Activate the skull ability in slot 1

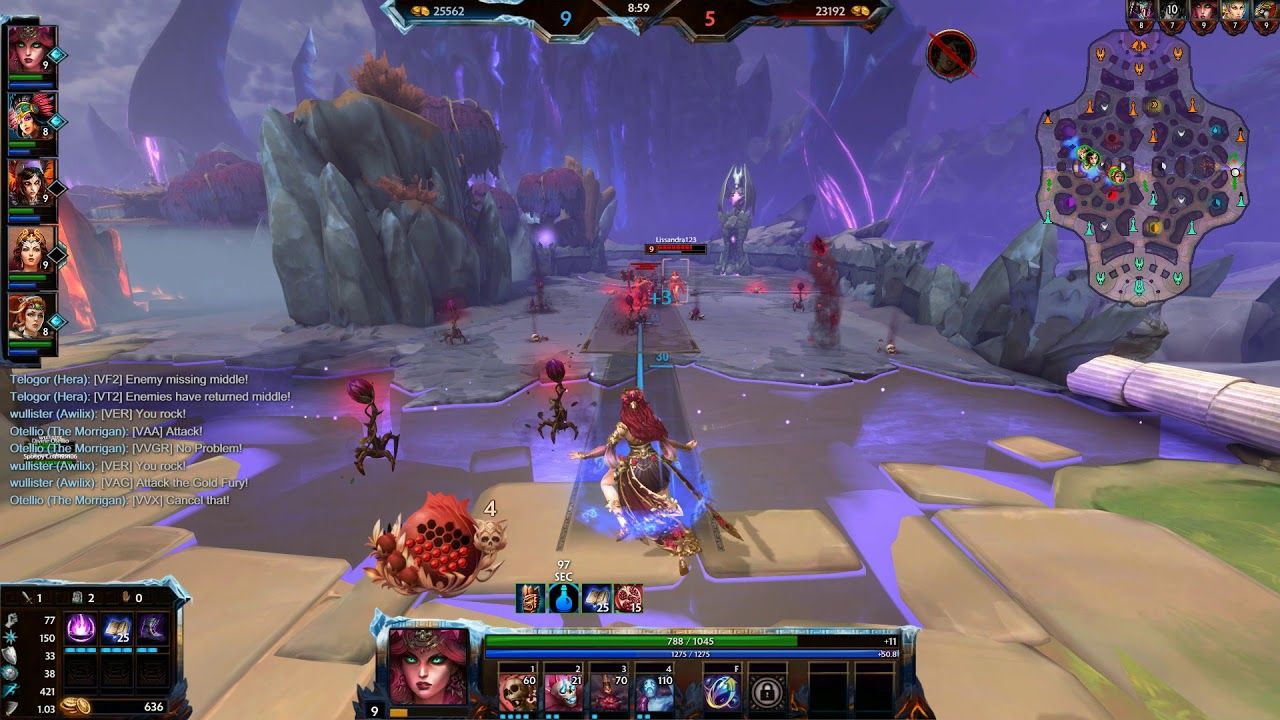click(x=517, y=691)
